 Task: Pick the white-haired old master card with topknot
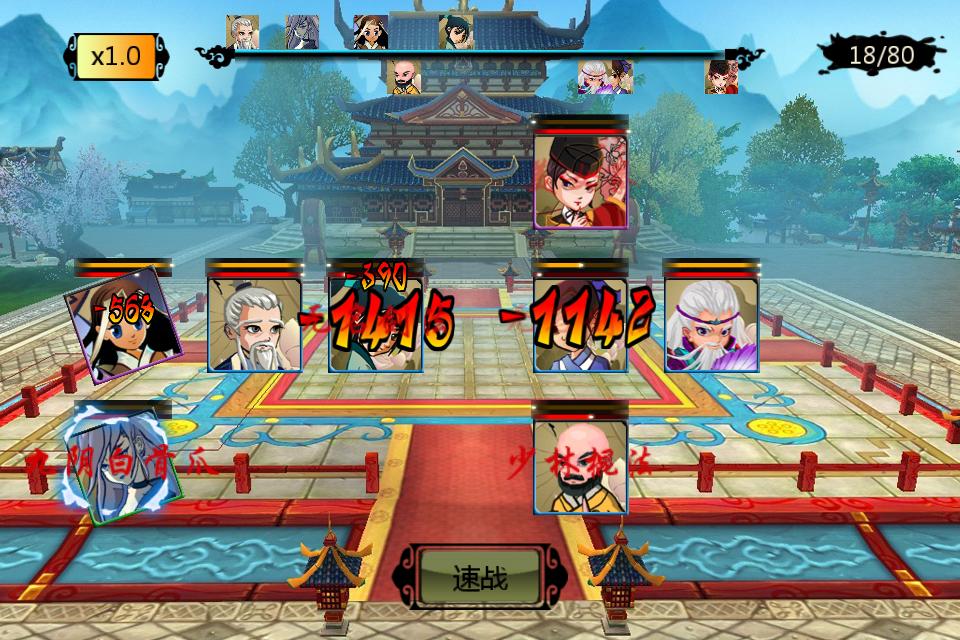254,324
